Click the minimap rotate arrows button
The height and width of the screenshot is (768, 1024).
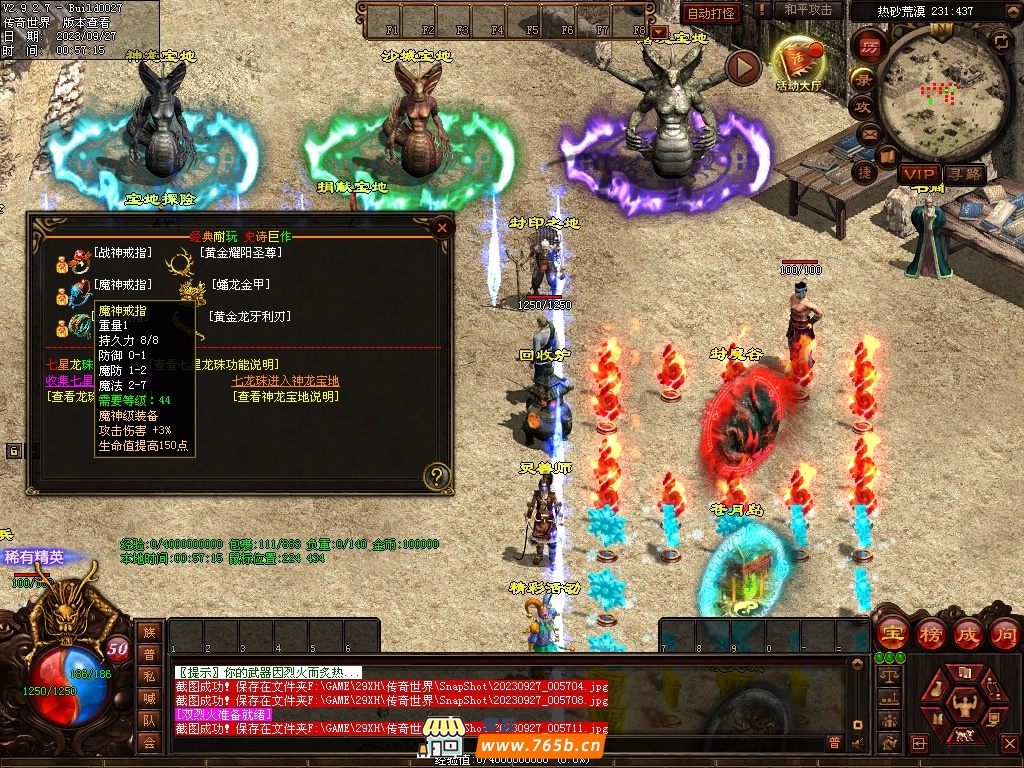click(x=999, y=41)
